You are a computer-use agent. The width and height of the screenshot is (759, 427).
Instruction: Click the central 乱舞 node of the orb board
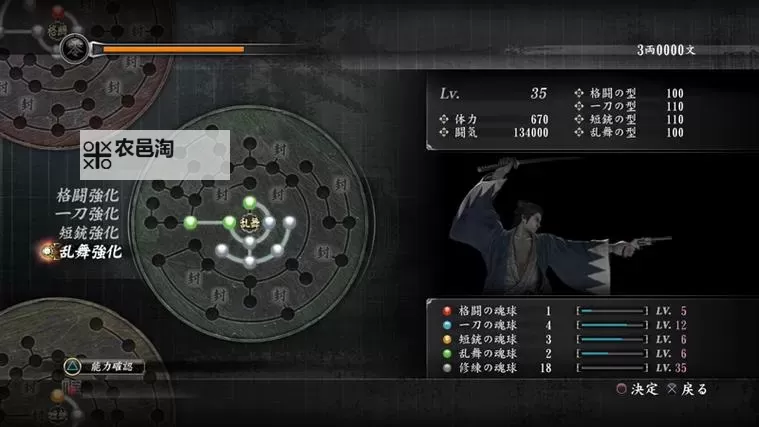point(250,222)
